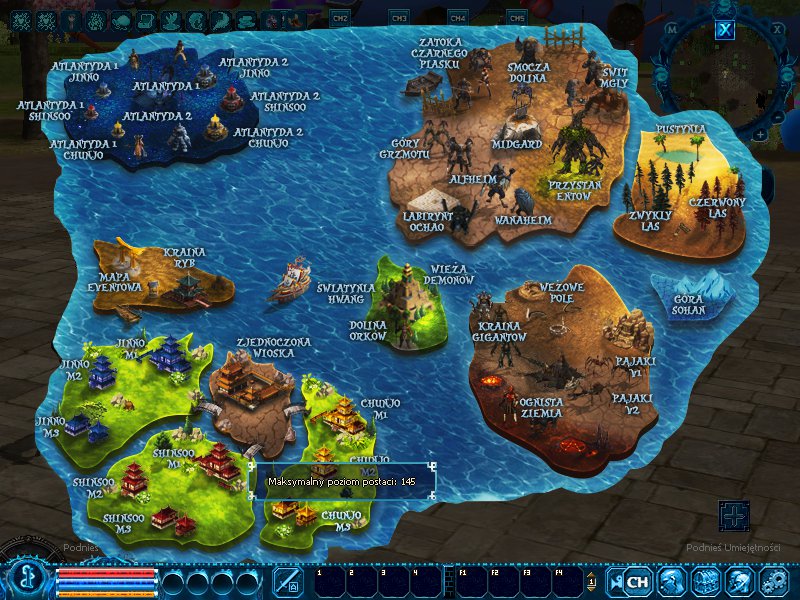Image resolution: width=800 pixels, height=600 pixels.
Task: Open the CH channel button
Action: click(637, 581)
